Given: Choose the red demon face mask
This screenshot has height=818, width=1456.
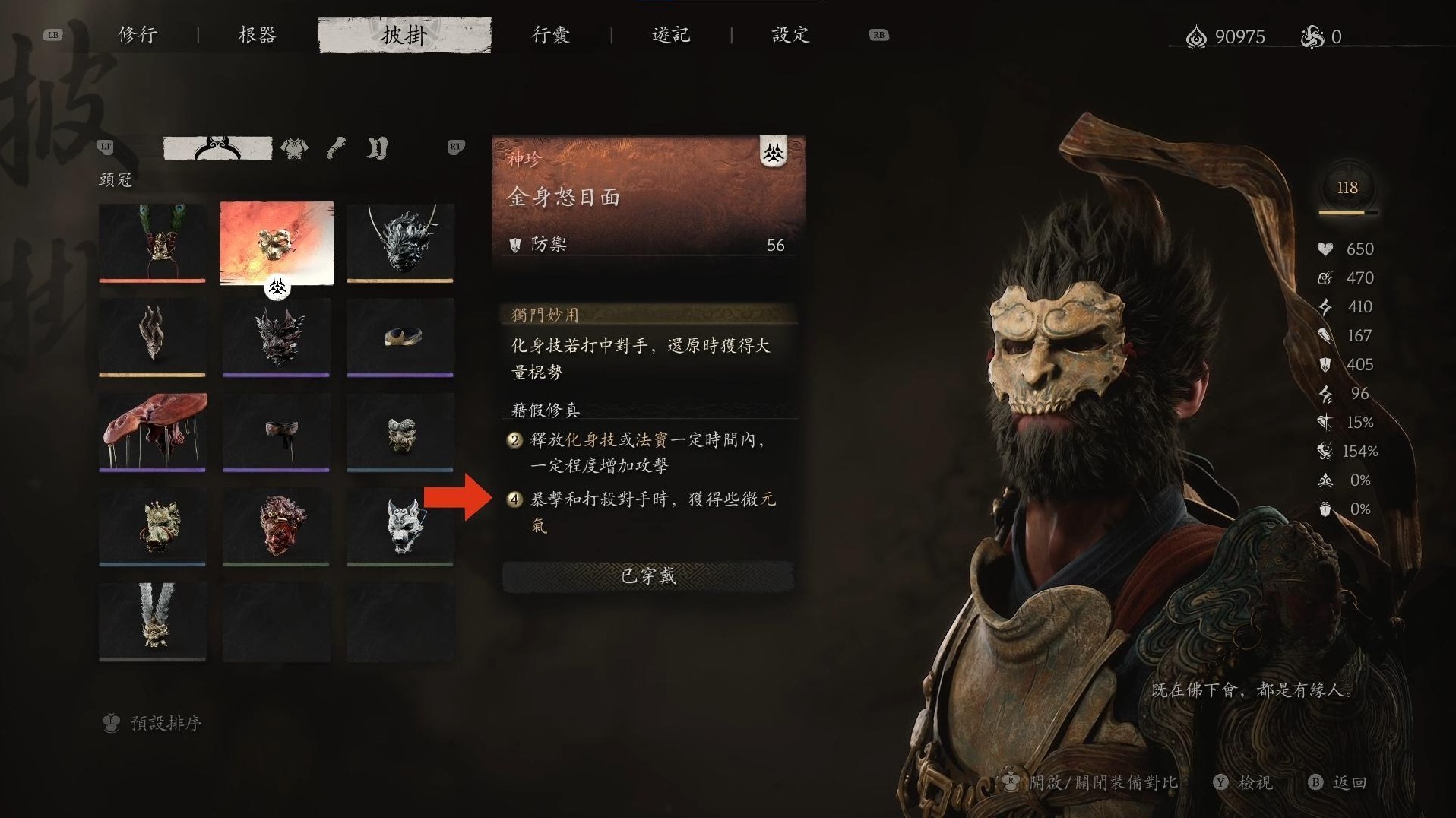Looking at the screenshot, I should point(277,526).
